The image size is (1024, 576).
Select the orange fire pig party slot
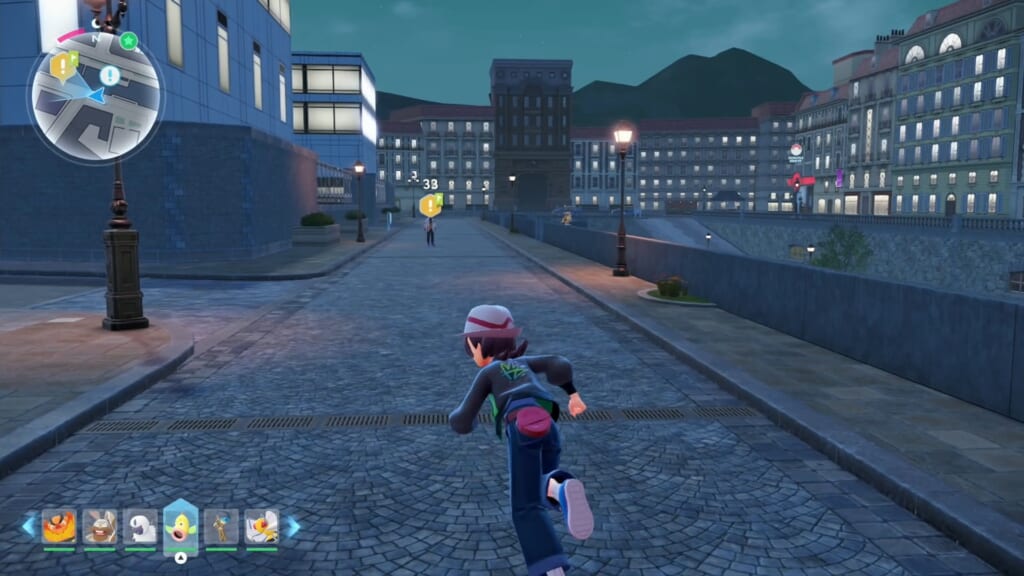[59, 526]
